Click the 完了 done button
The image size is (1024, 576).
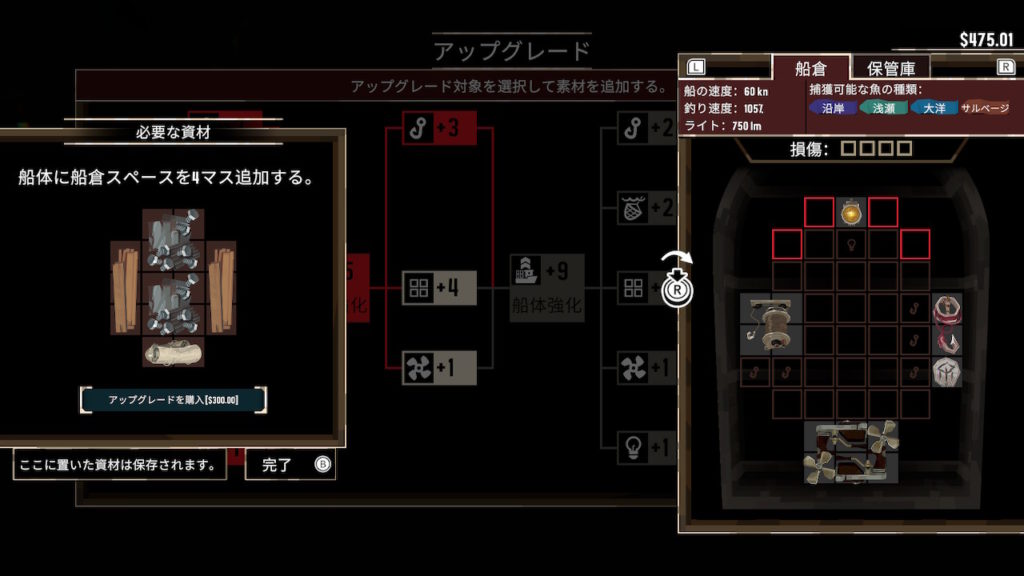[290, 465]
